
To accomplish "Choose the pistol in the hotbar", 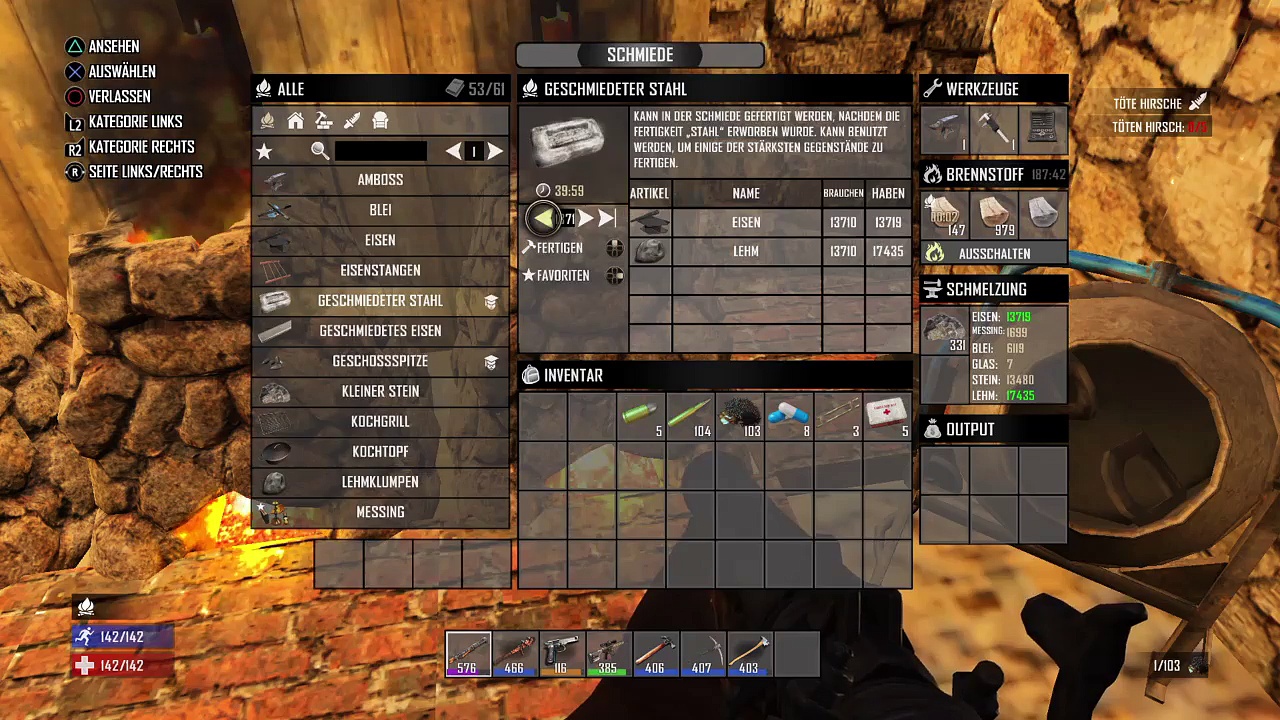I will click(x=561, y=654).
